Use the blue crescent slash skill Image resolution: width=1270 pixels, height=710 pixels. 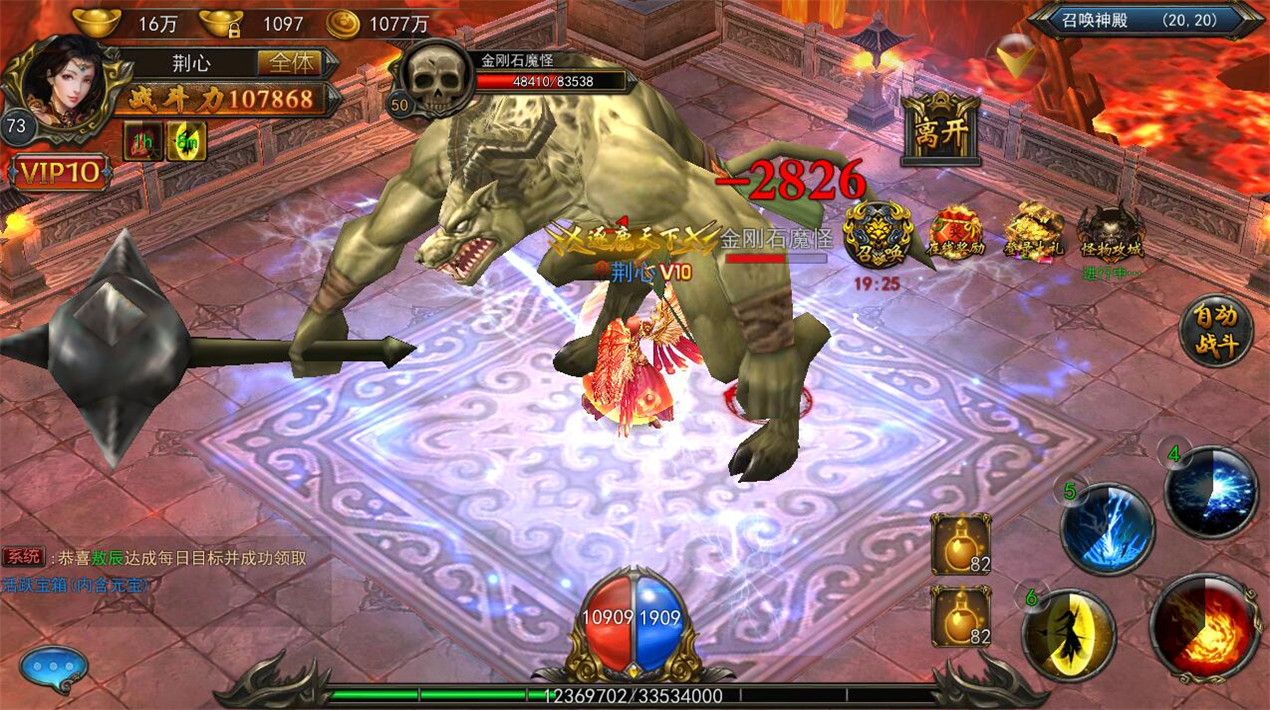pyautogui.click(x=1211, y=493)
